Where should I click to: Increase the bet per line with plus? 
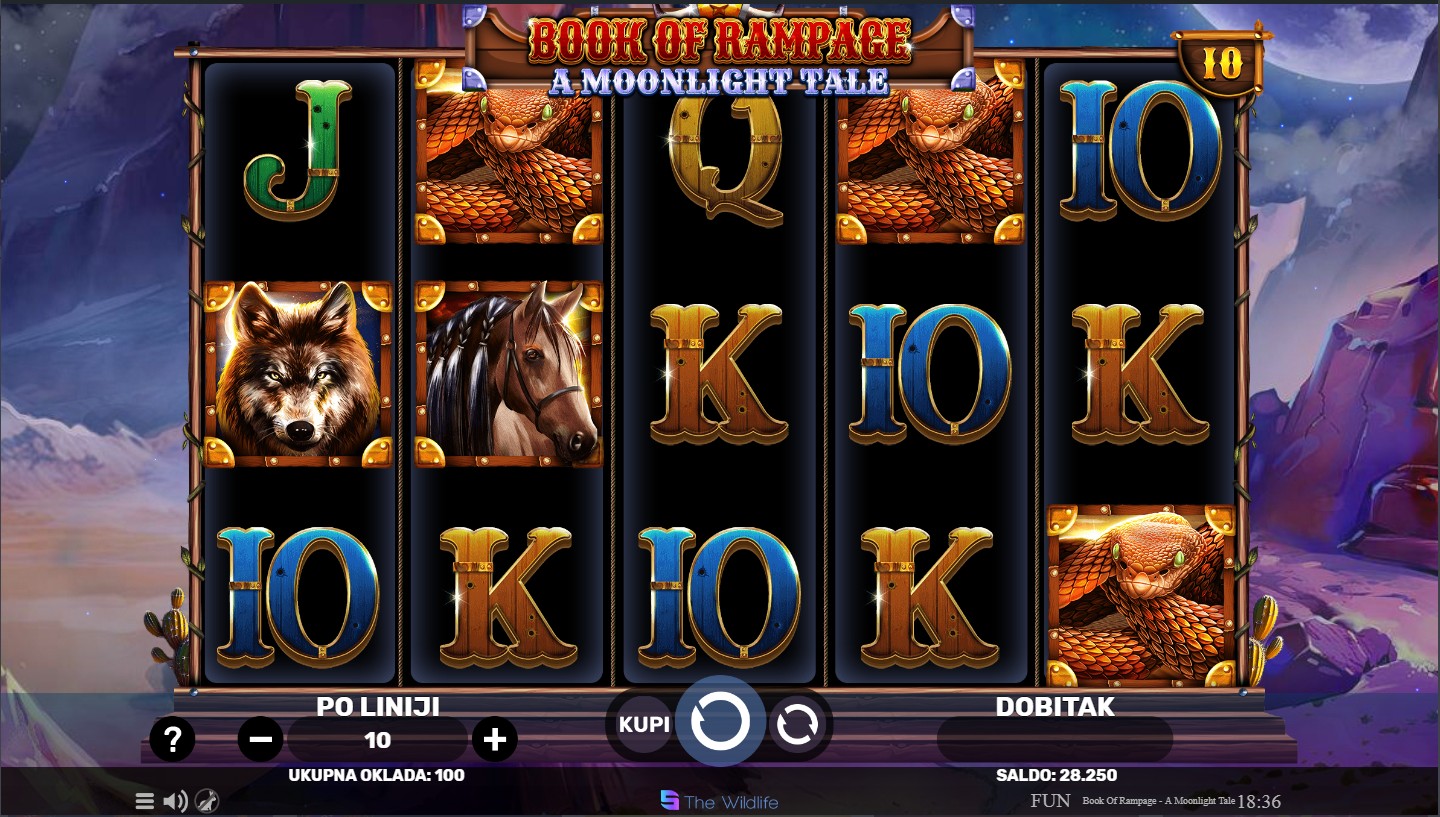coord(494,740)
